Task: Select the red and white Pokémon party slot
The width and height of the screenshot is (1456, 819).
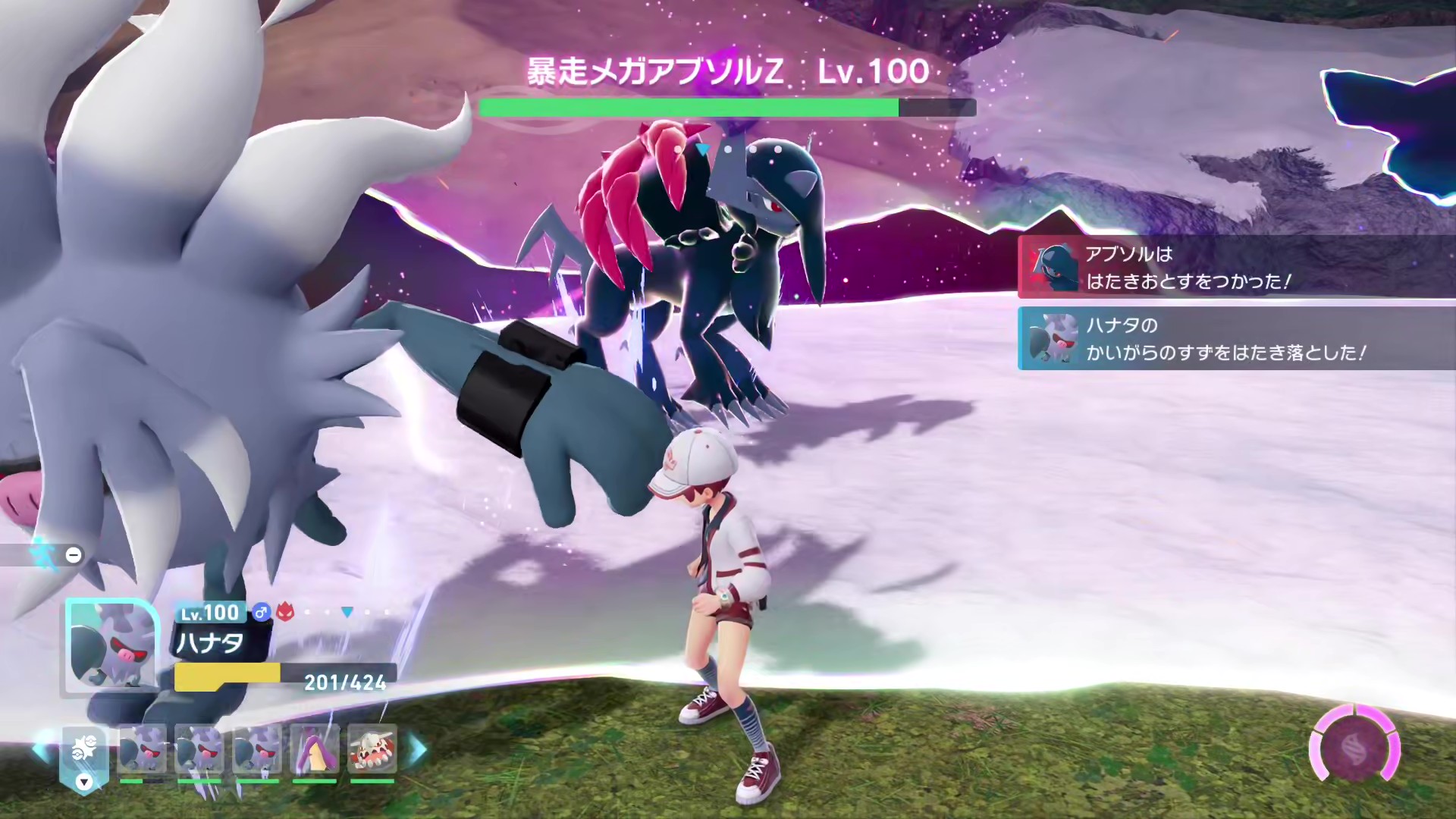Action: point(372,749)
